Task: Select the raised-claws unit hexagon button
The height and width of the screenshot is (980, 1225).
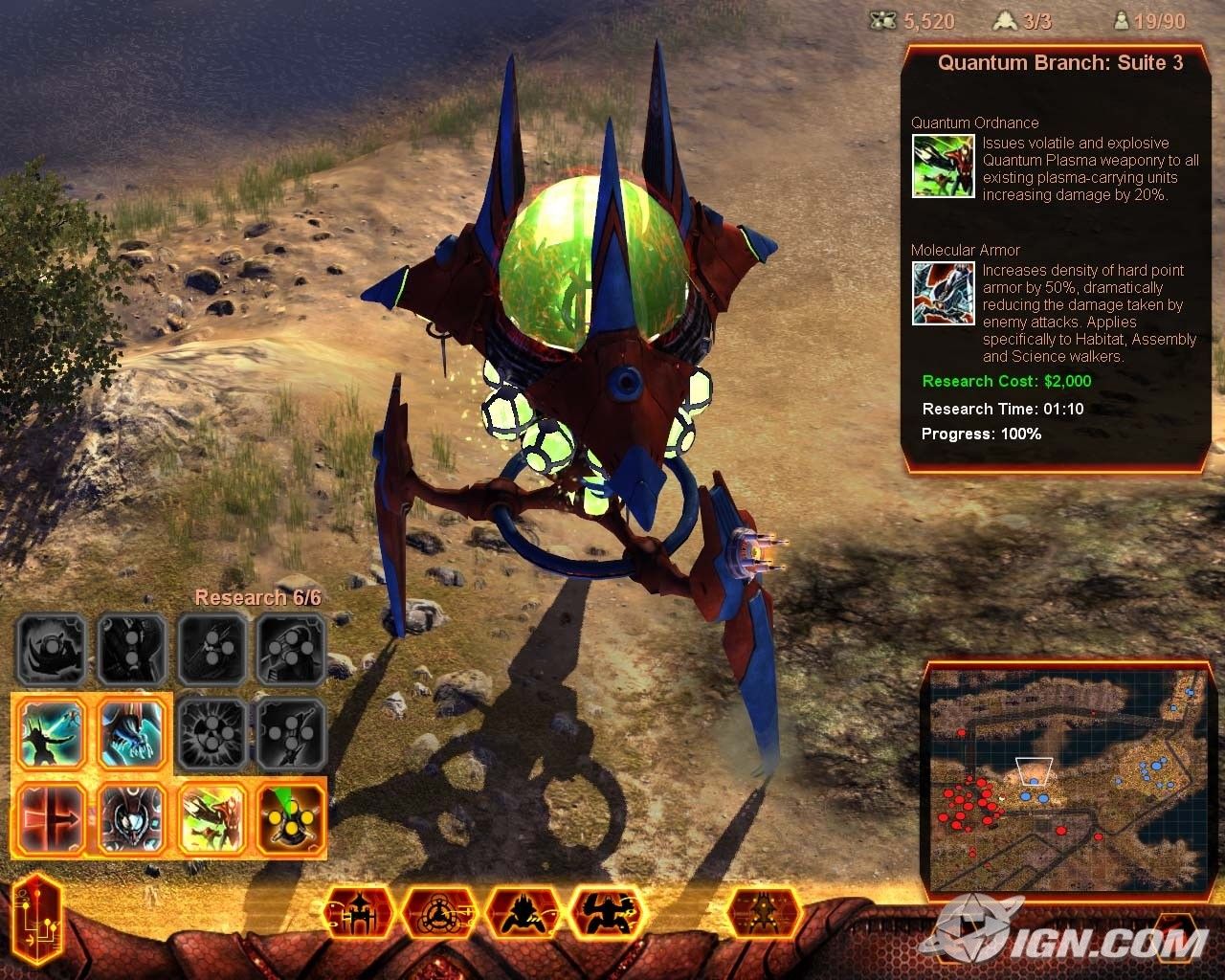Action: click(x=605, y=914)
